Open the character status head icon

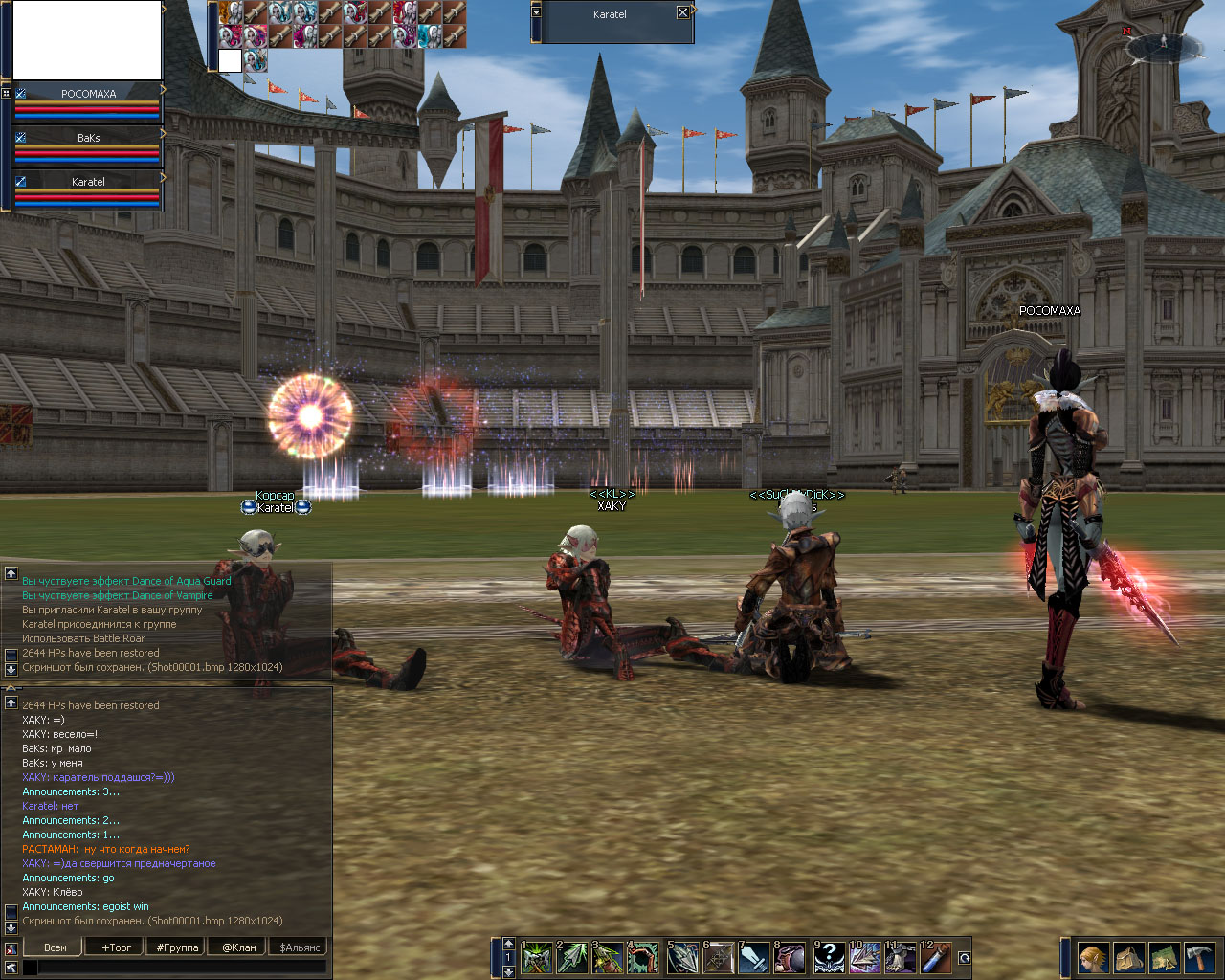pos(1093,958)
